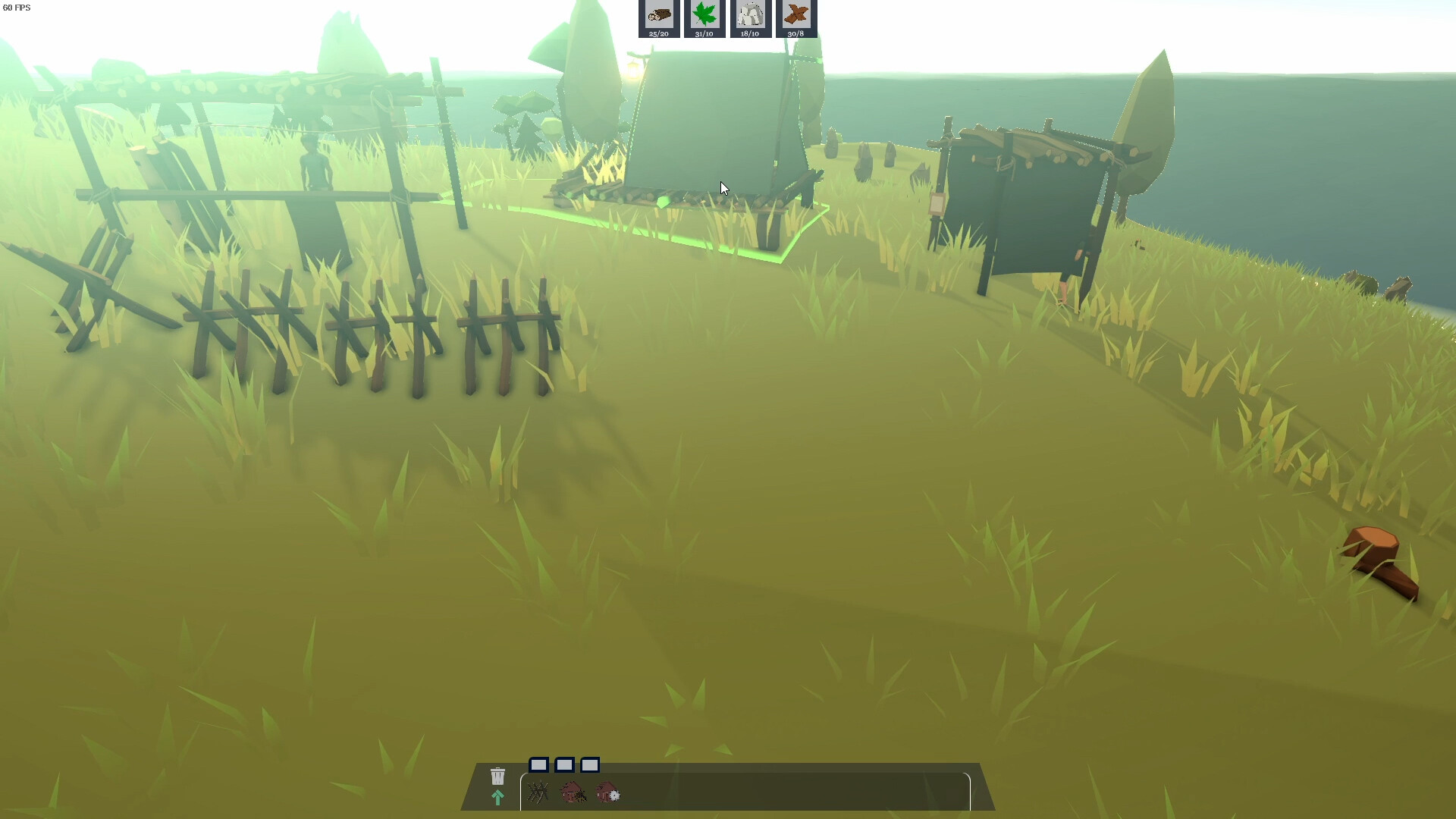The image size is (1456, 819).
Task: Click the green upgrade arrow icon
Action: pos(497,797)
